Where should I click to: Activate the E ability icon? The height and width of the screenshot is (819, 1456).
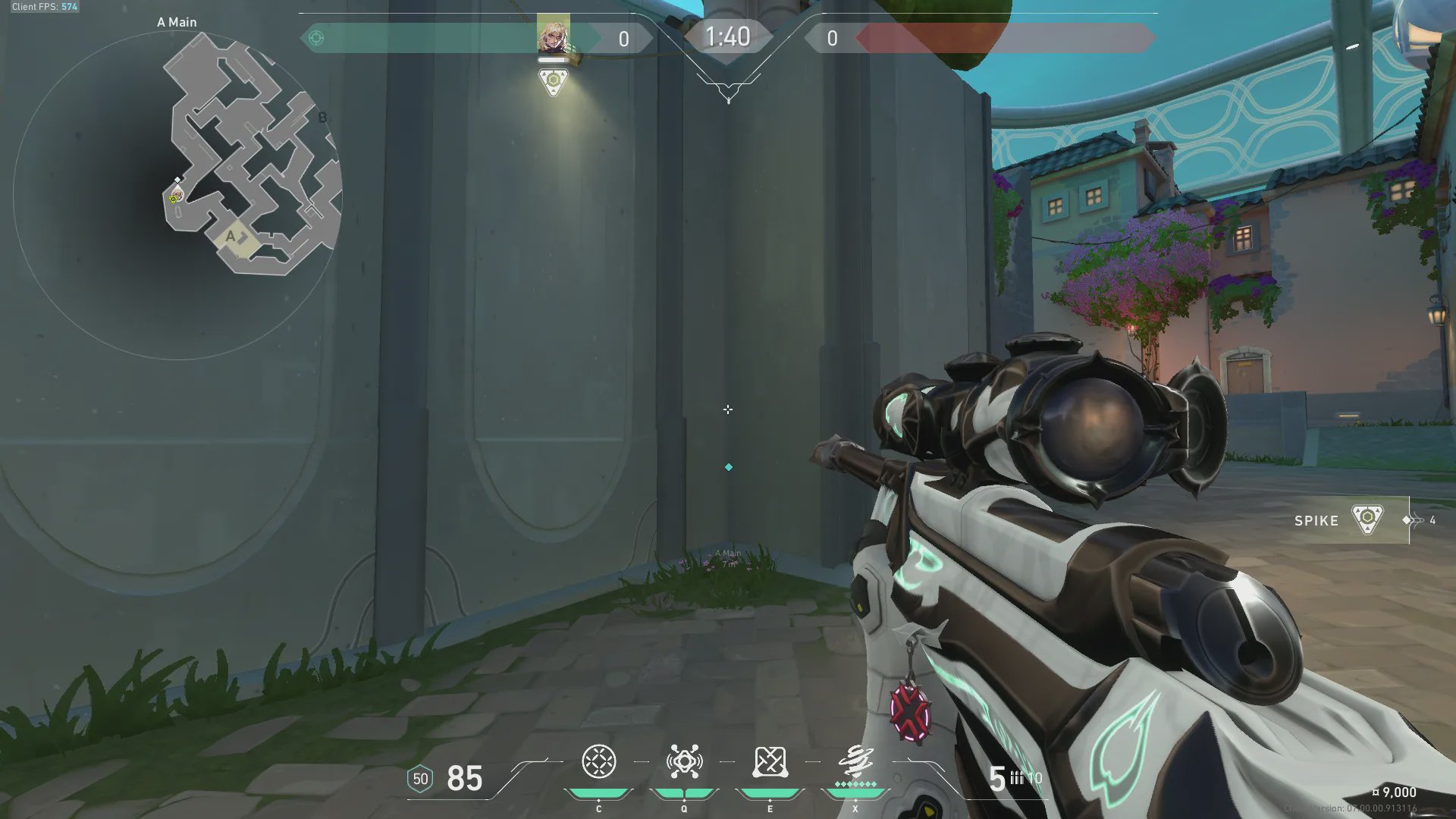click(770, 762)
